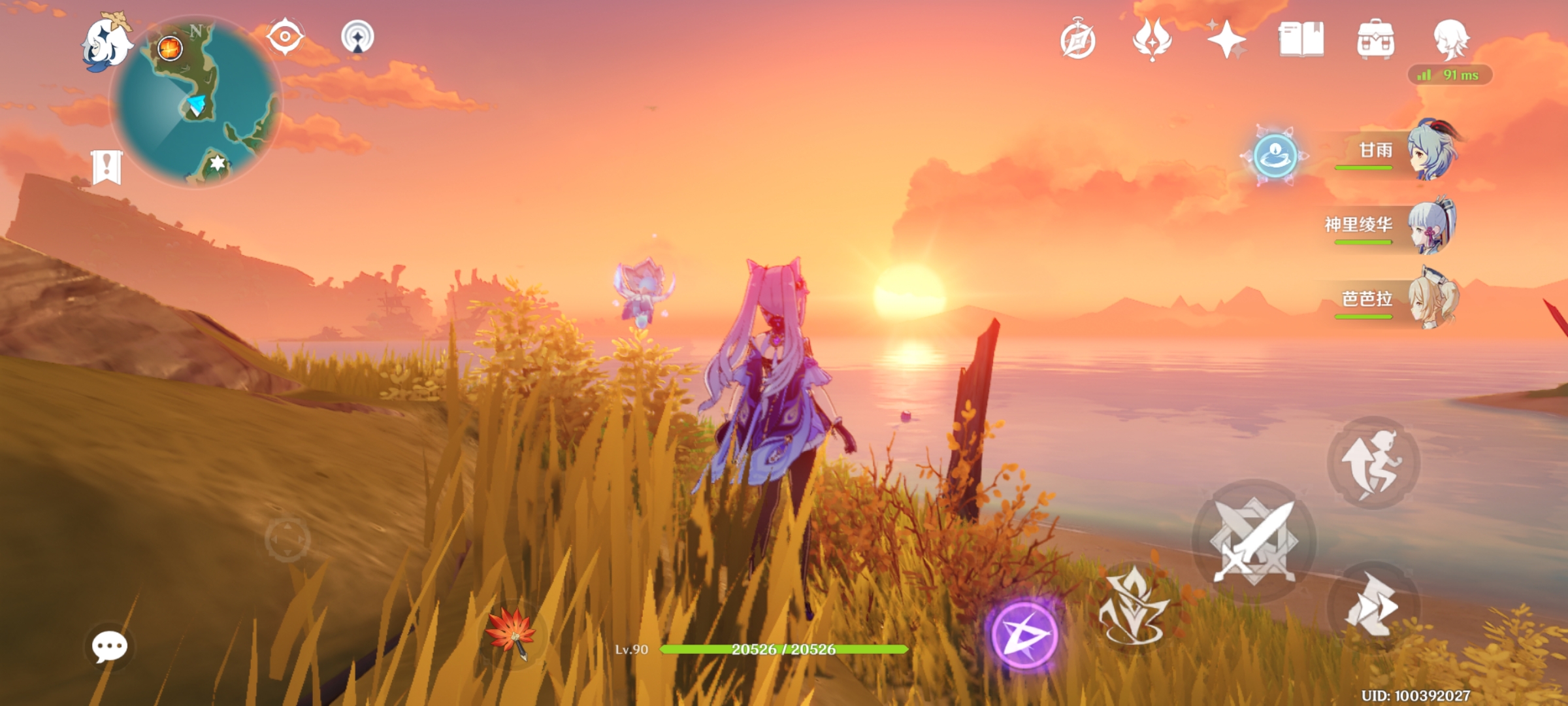Open the inventory backpack
The height and width of the screenshot is (706, 1568).
[x=1375, y=39]
